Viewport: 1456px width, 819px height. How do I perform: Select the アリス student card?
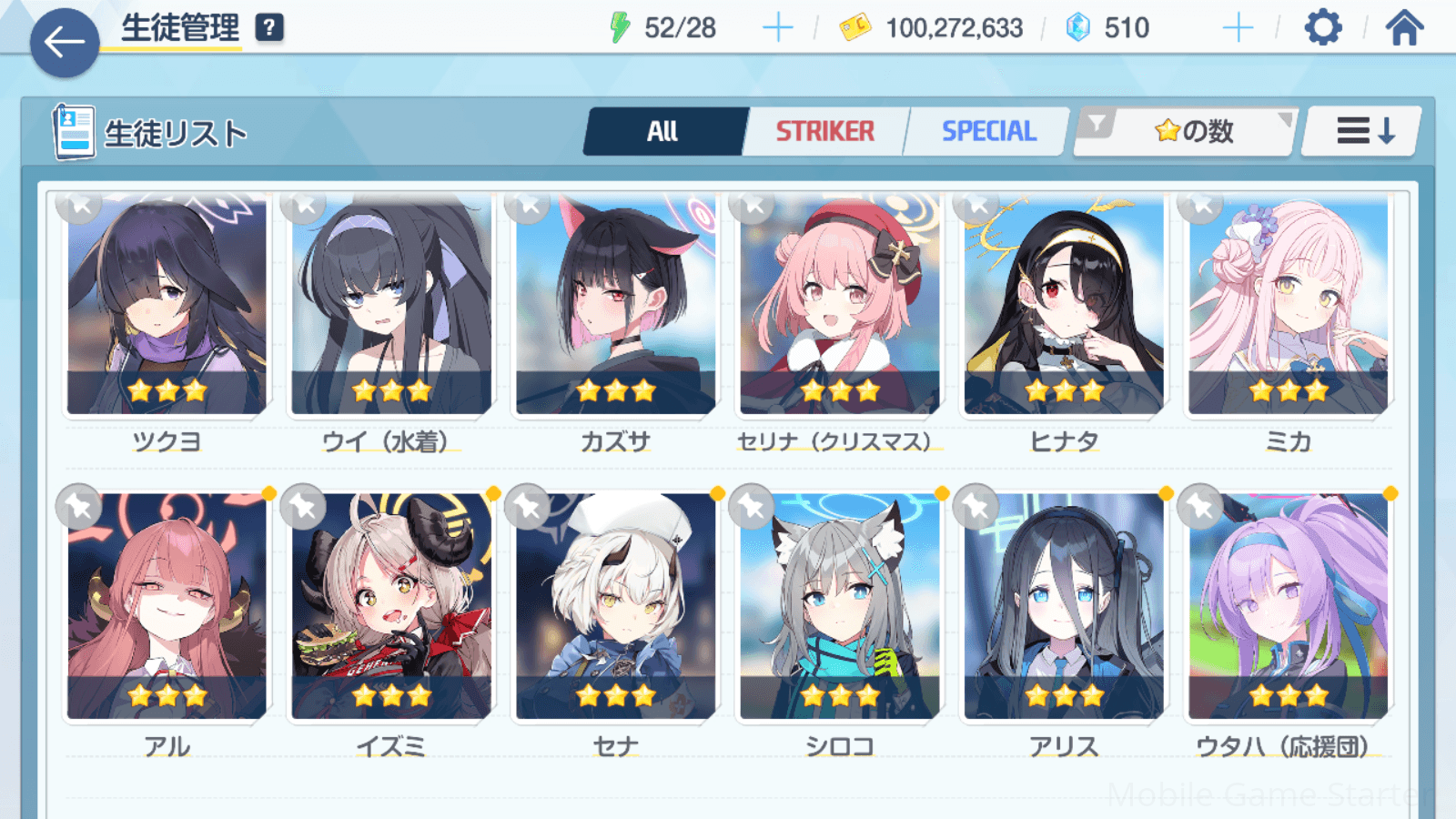1064,607
